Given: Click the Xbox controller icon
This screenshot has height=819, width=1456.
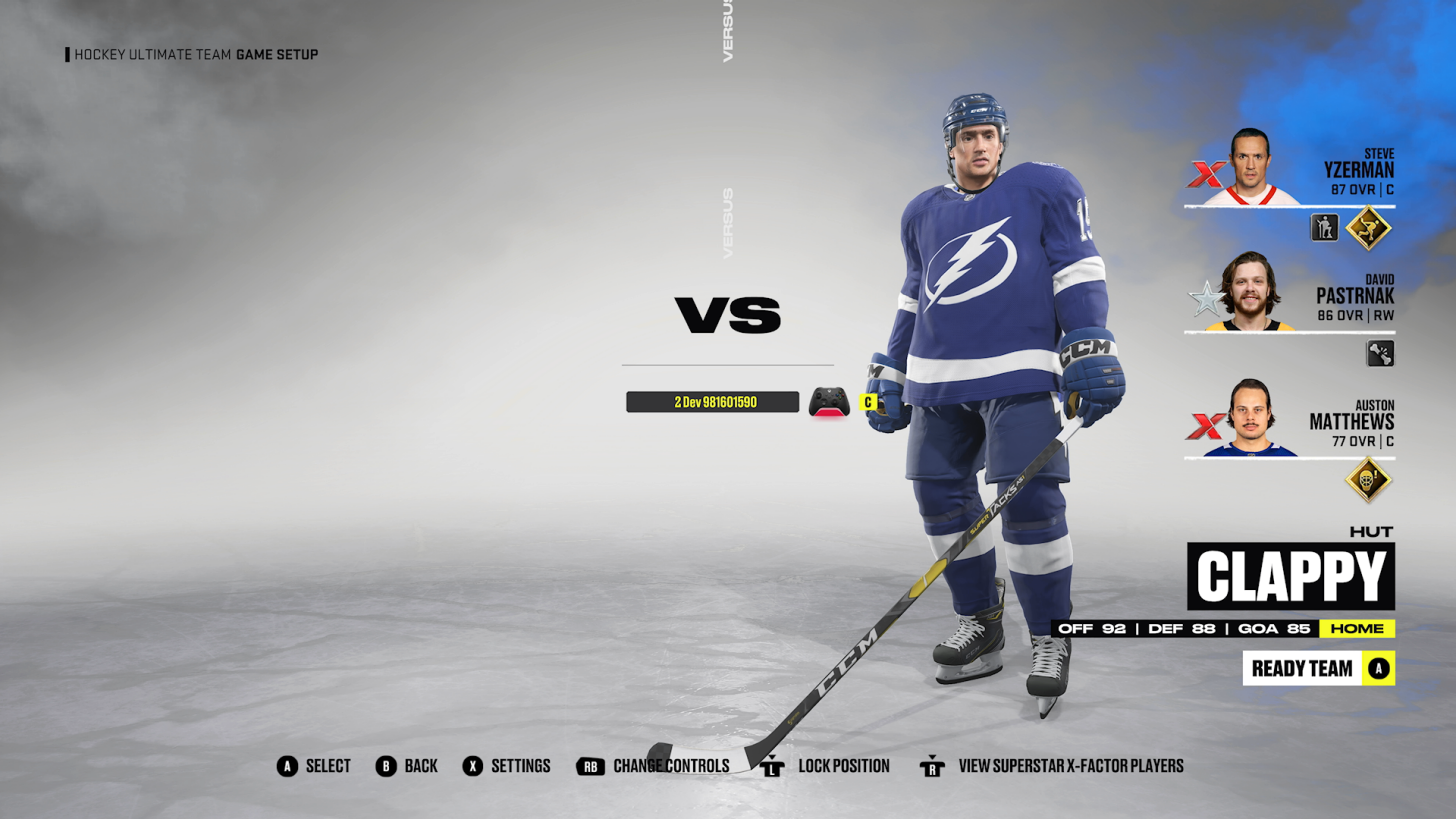Looking at the screenshot, I should tap(829, 401).
